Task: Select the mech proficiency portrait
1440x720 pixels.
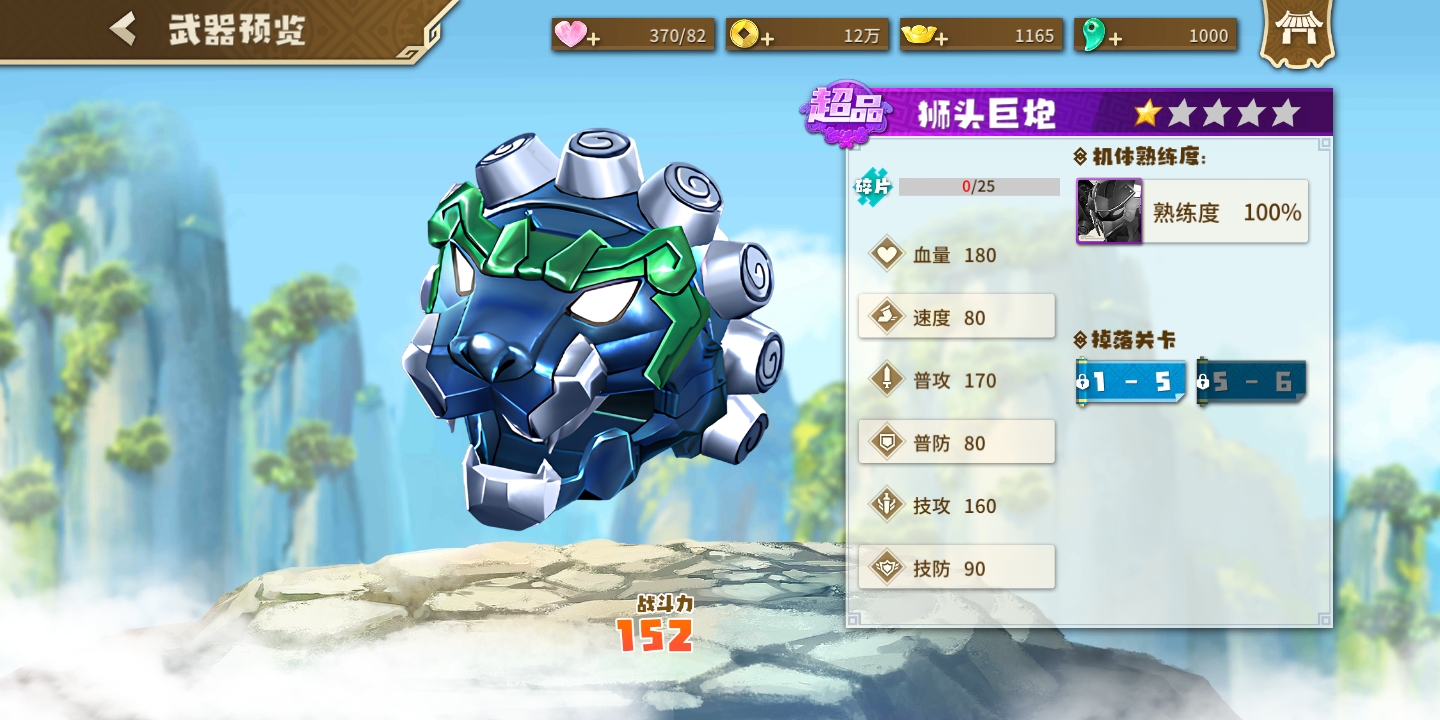Action: [1109, 211]
